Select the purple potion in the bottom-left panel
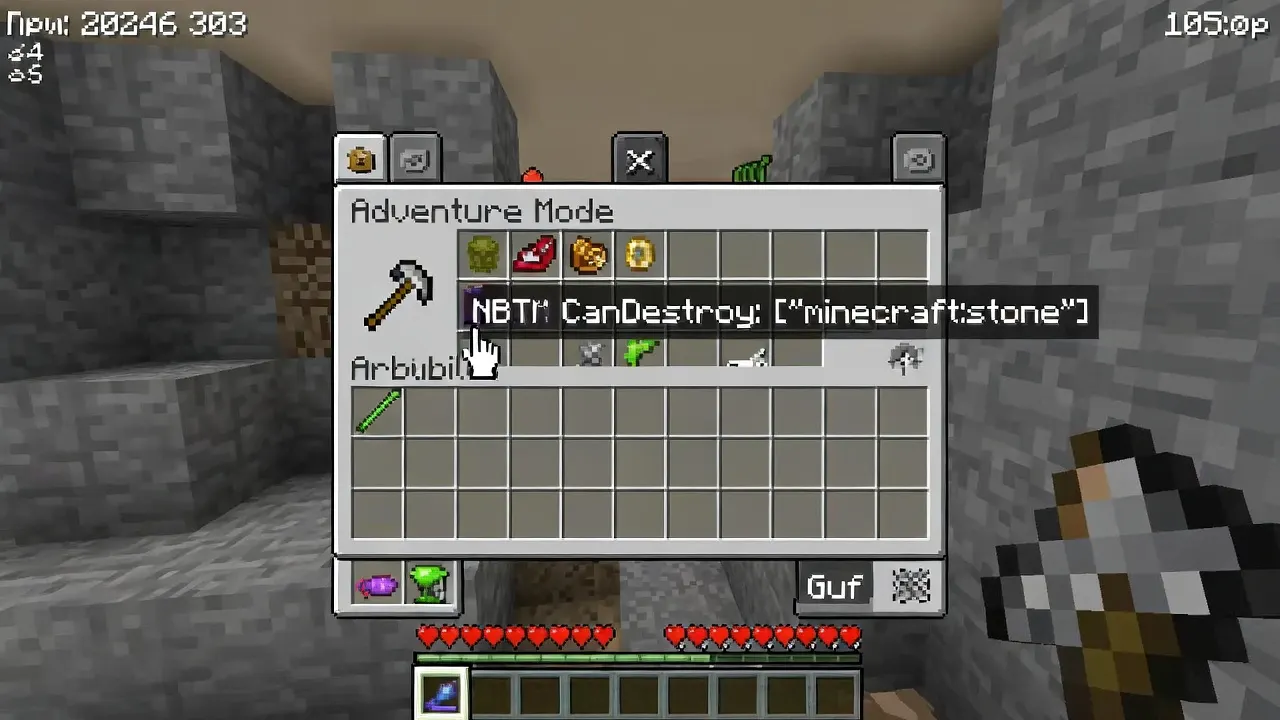Screen dimensions: 1280x720 [377, 585]
